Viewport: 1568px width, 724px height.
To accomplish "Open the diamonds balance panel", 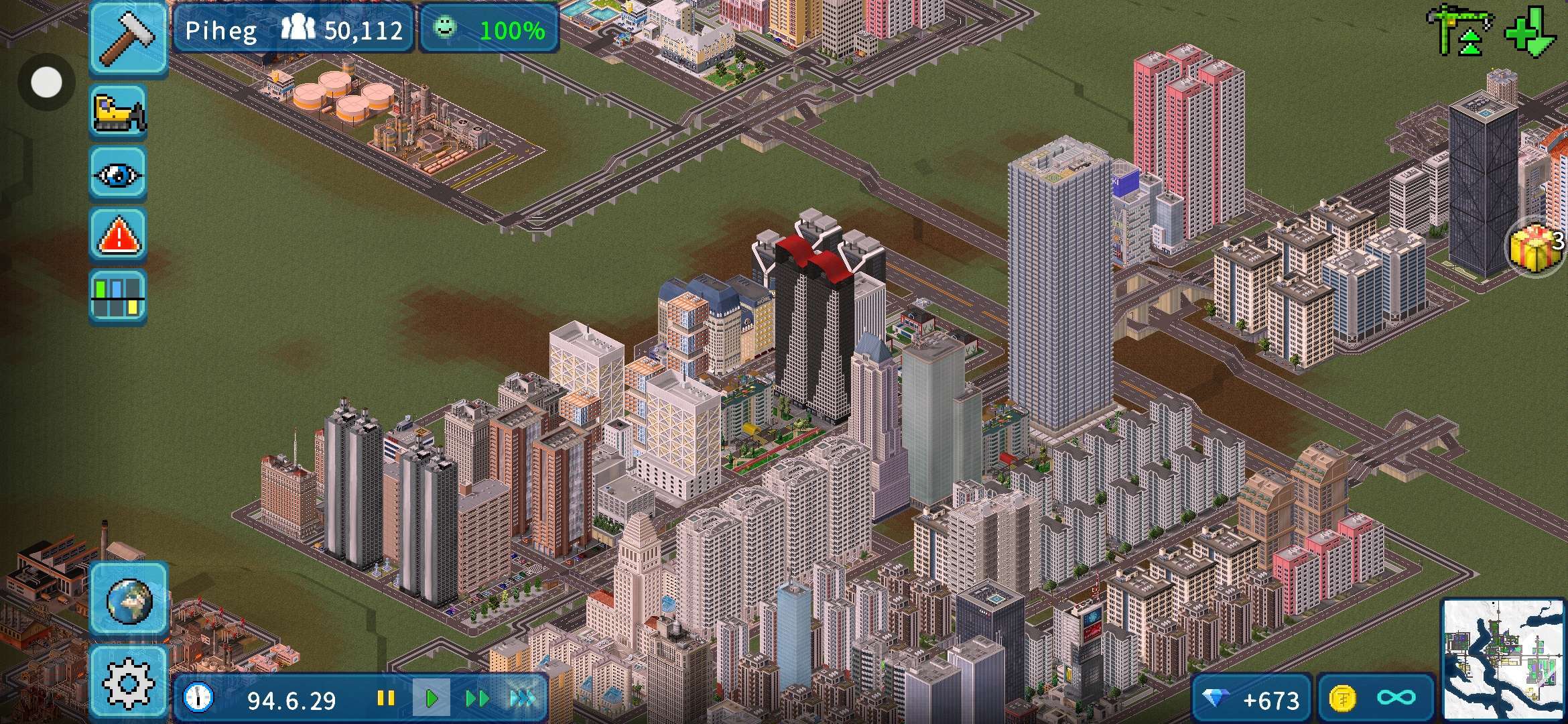I will 1250,700.
